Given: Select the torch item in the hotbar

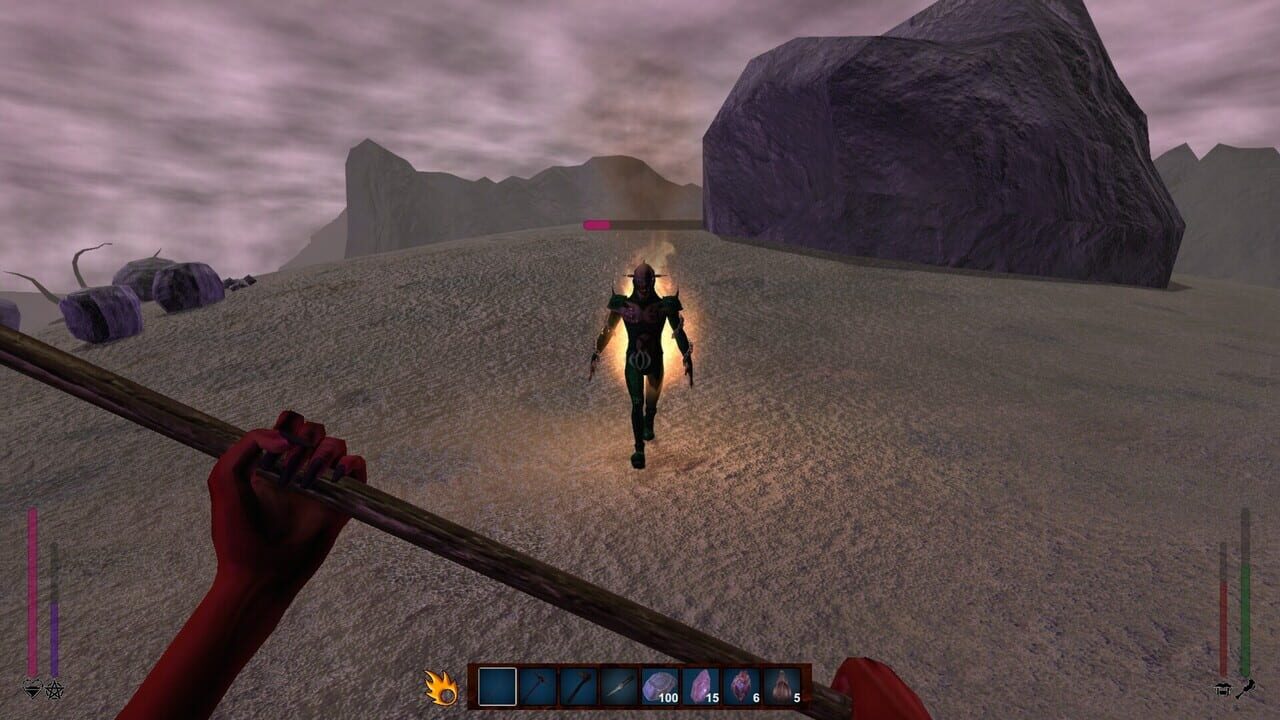Looking at the screenshot, I should (x=579, y=685).
